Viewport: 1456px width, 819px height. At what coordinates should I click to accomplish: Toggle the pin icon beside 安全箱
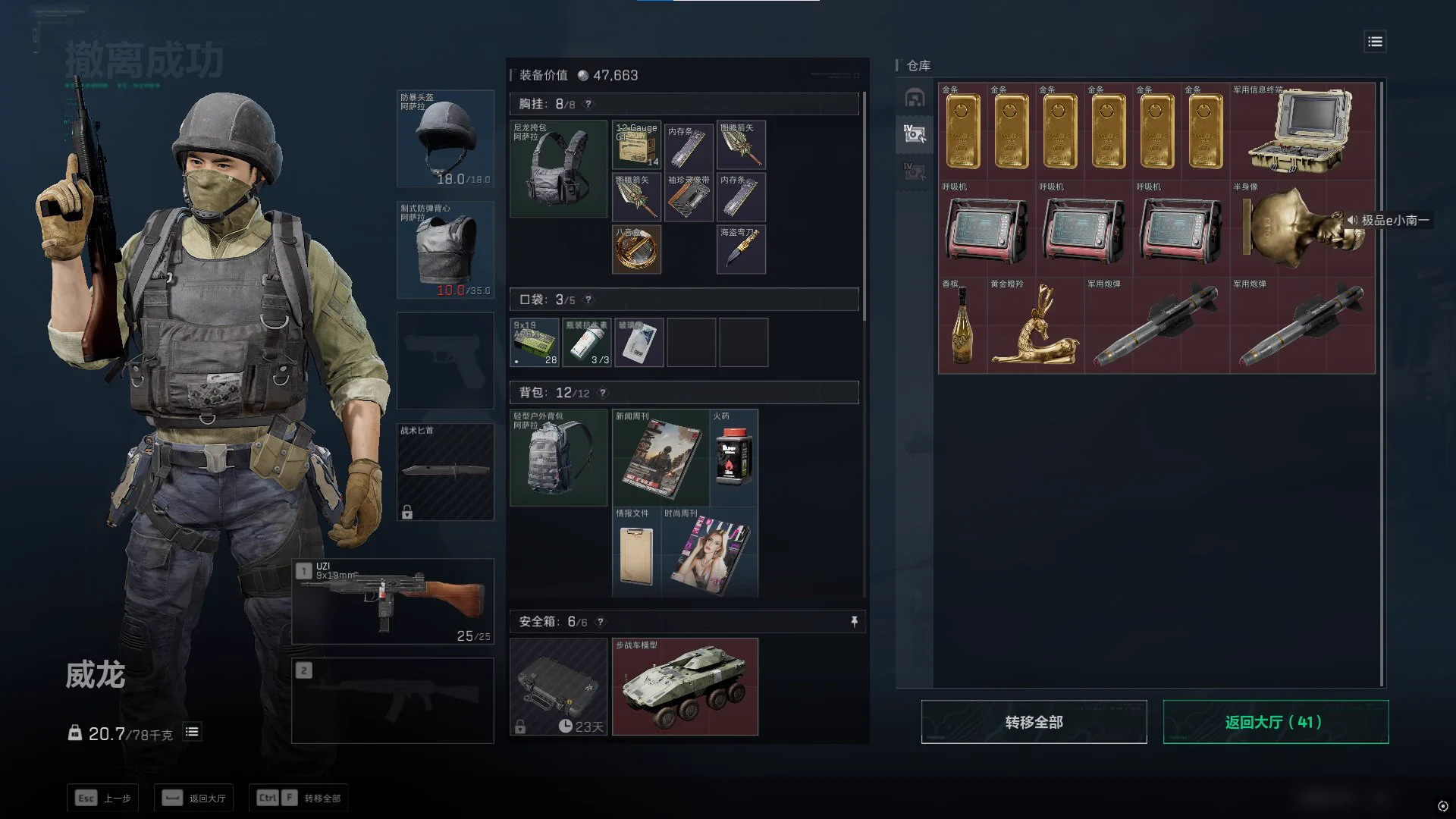coord(854,622)
